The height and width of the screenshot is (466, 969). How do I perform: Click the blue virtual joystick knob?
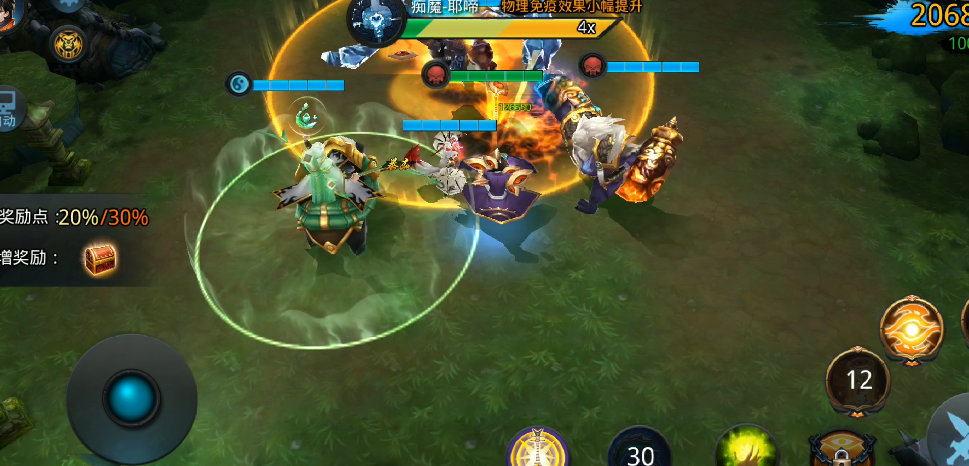point(131,398)
